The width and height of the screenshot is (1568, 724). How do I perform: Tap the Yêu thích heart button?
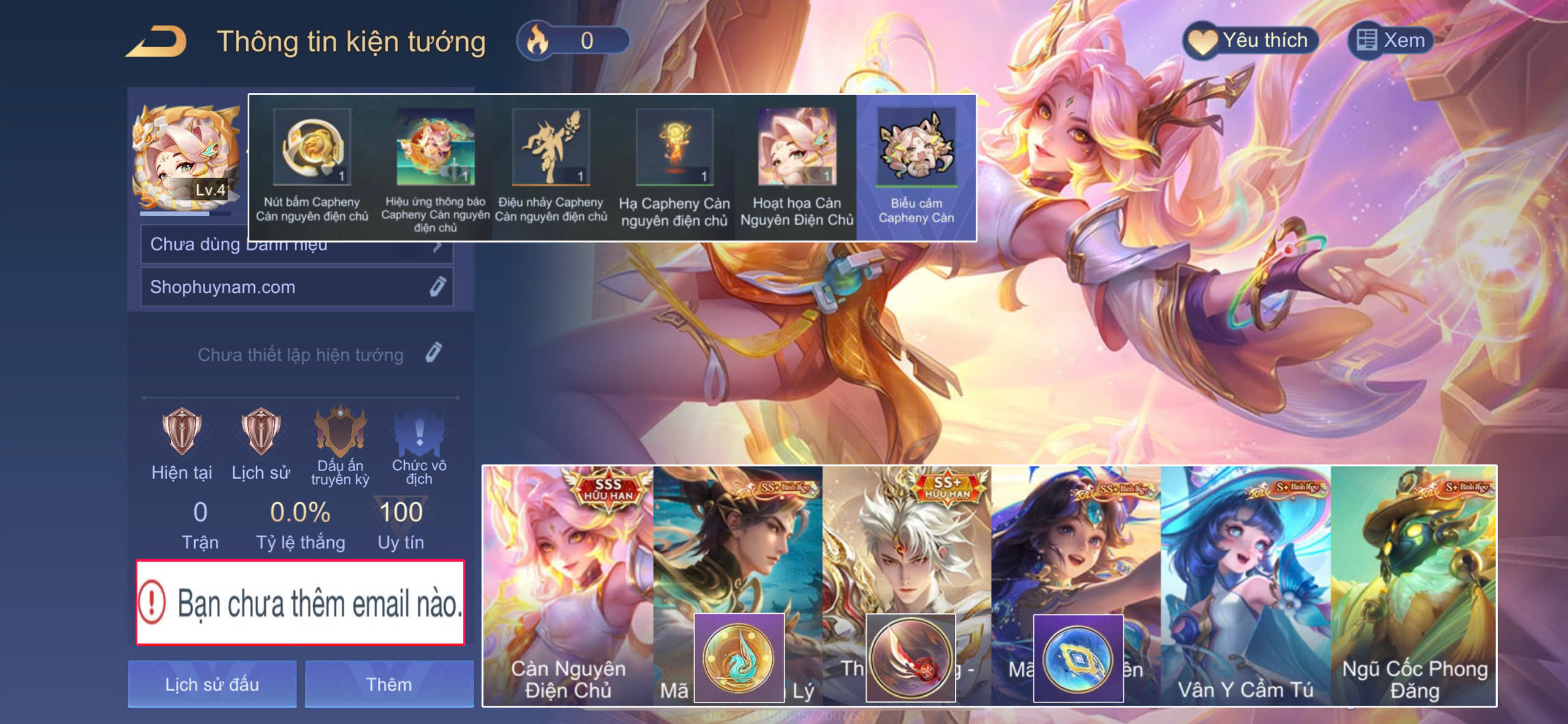(1249, 41)
